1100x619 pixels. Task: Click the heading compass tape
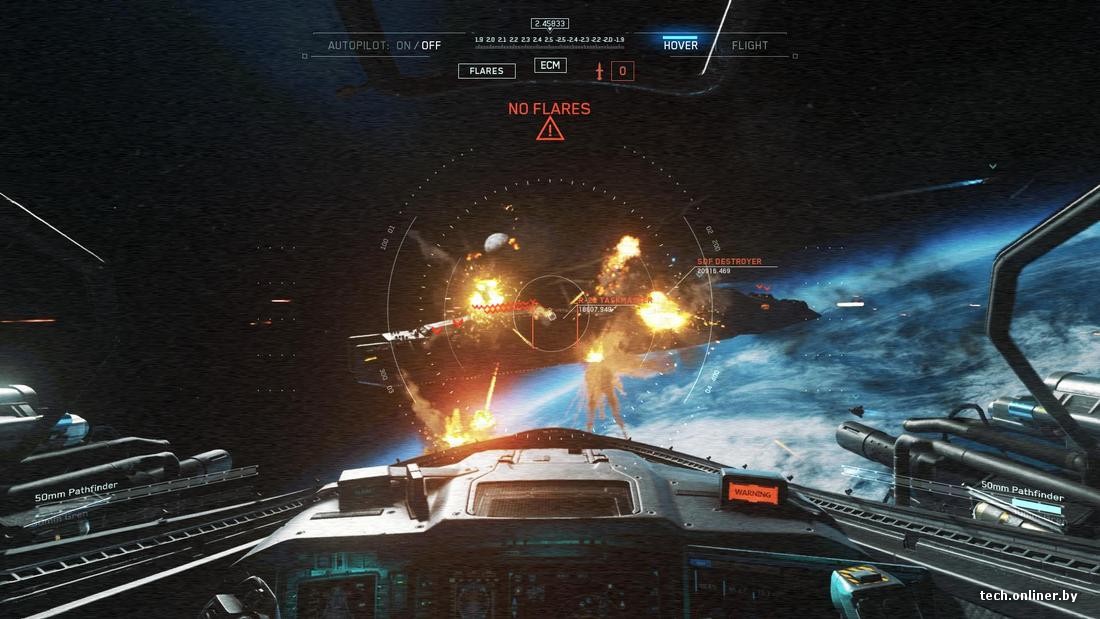(x=549, y=39)
